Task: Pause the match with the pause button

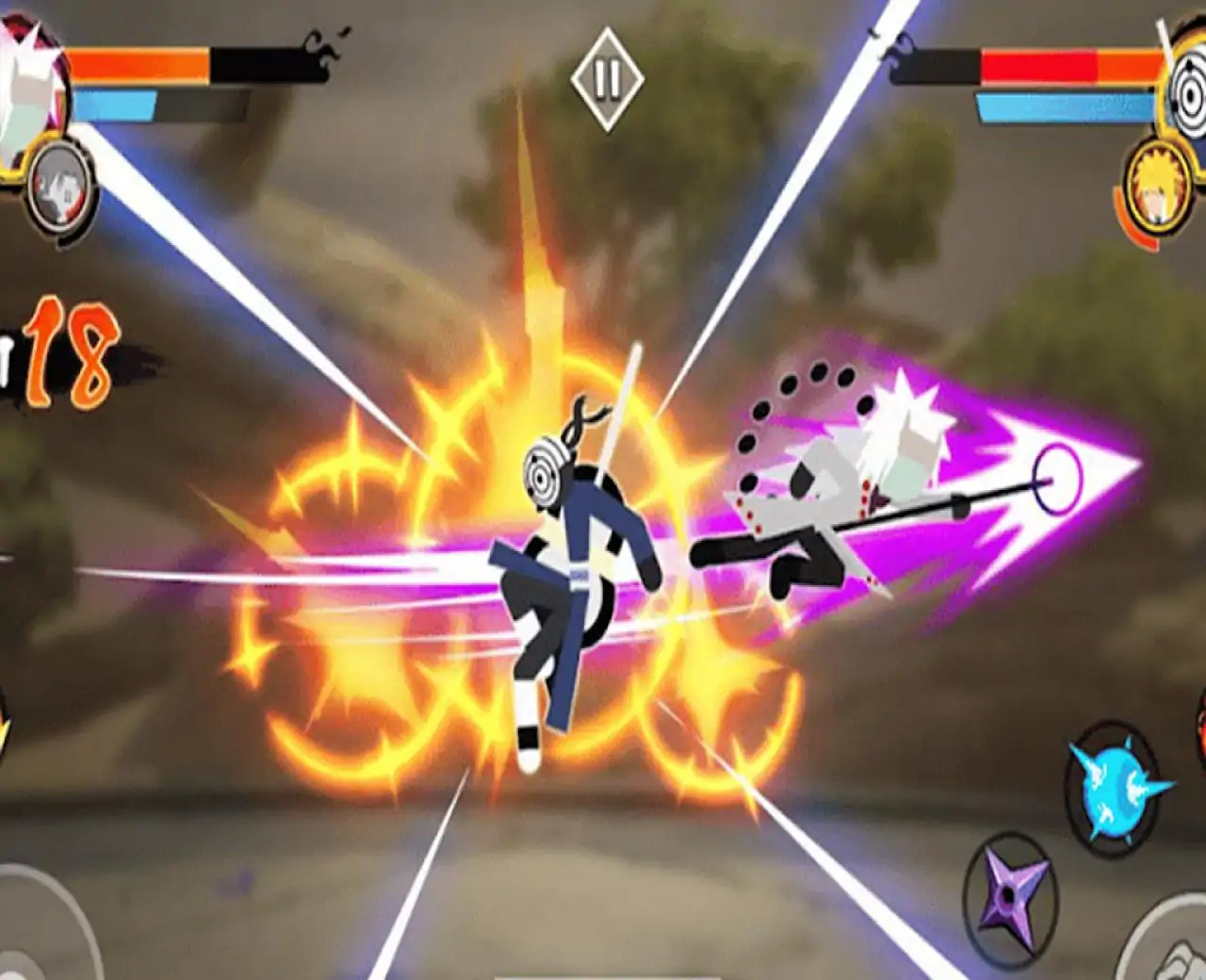Action: pos(606,75)
